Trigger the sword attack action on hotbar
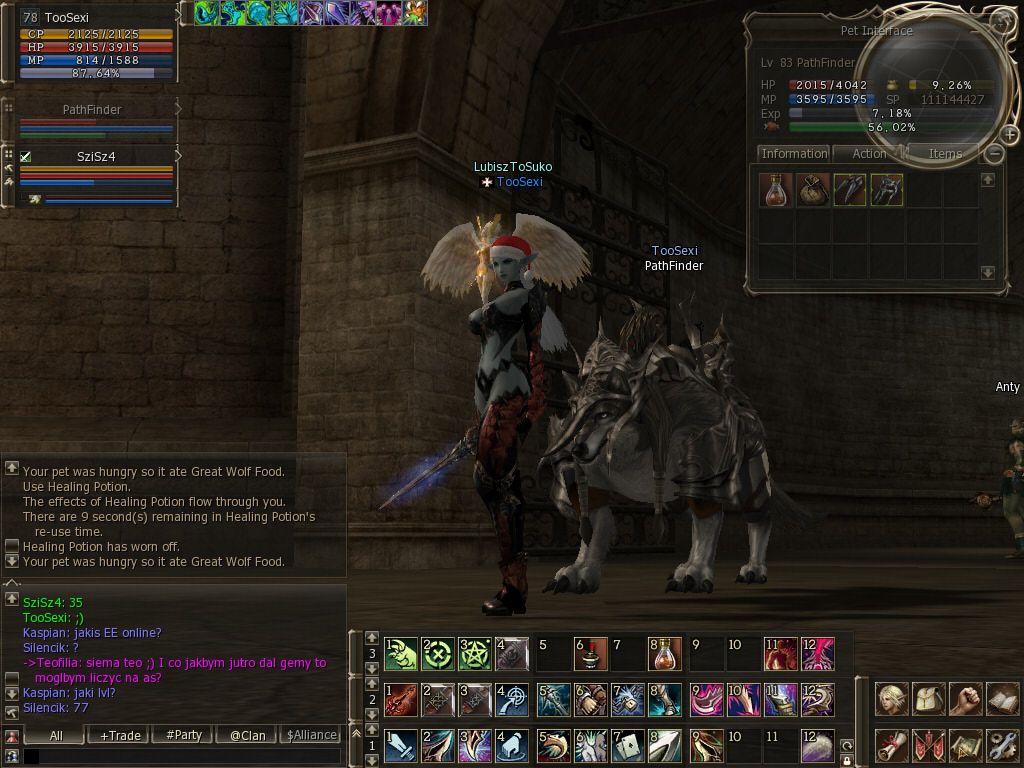Image resolution: width=1024 pixels, height=768 pixels. 401,745
